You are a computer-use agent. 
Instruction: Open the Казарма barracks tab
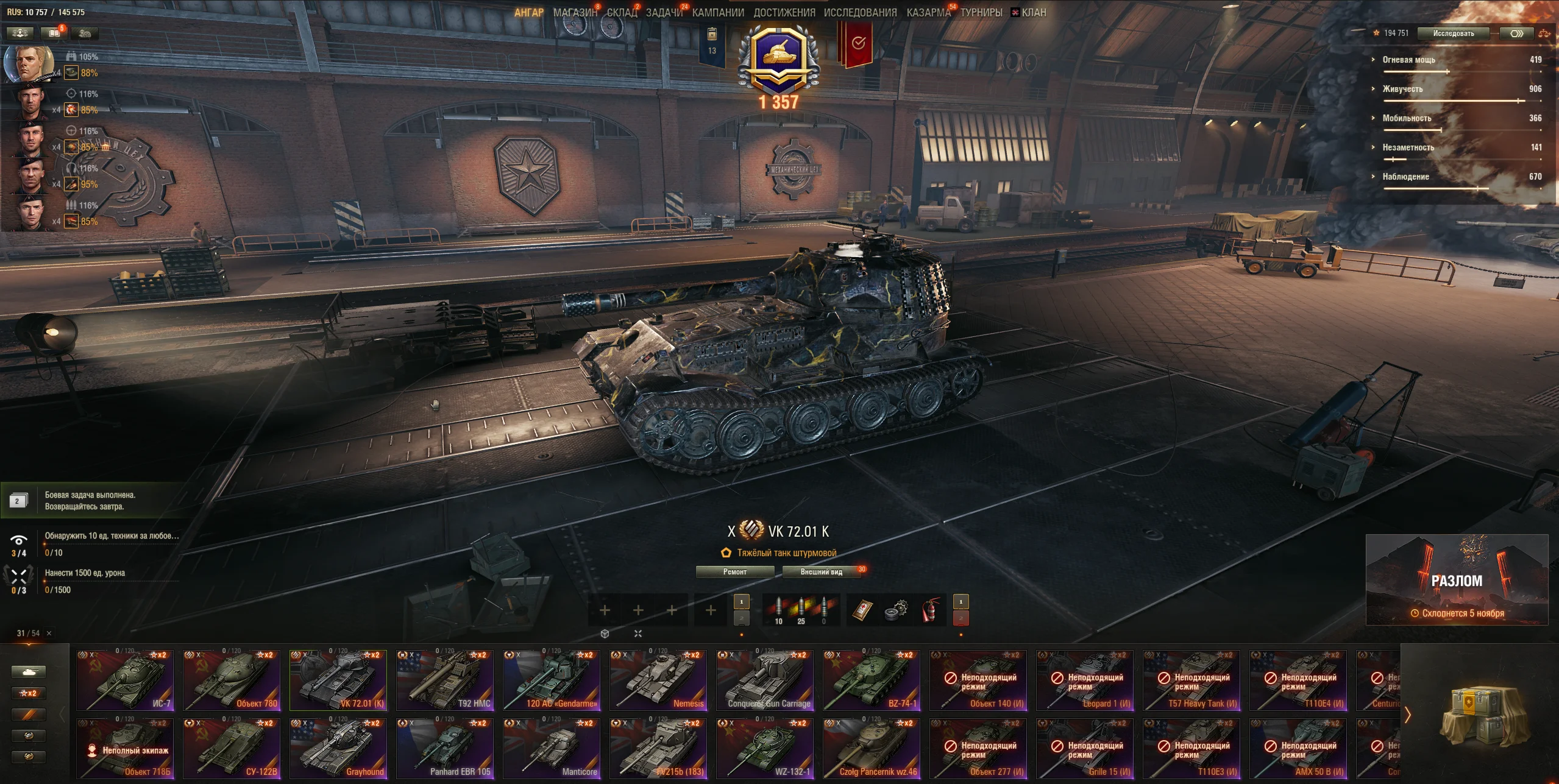(x=928, y=12)
